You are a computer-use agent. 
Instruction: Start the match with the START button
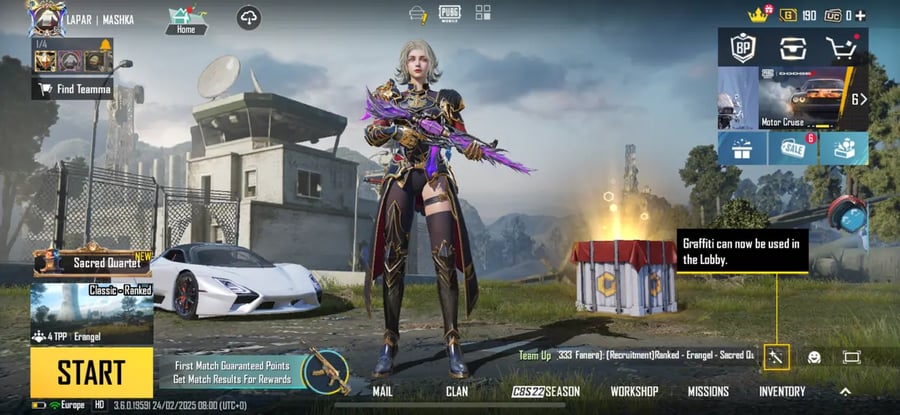tap(91, 373)
